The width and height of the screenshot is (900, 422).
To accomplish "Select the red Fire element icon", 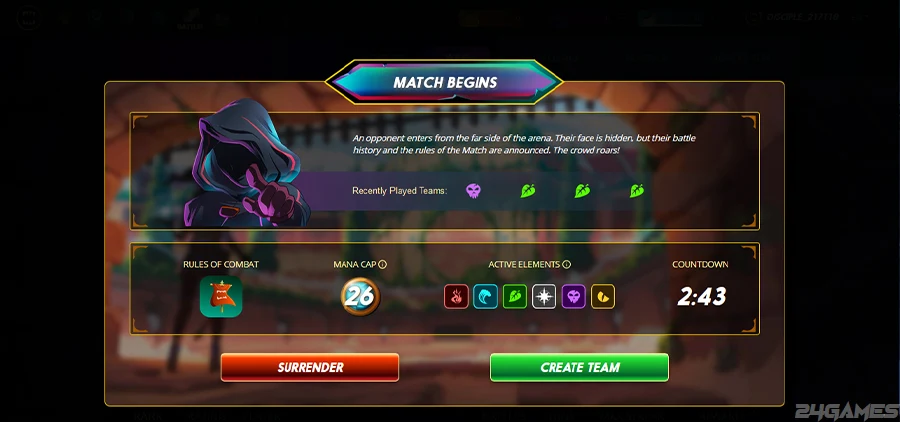I will pyautogui.click(x=456, y=296).
